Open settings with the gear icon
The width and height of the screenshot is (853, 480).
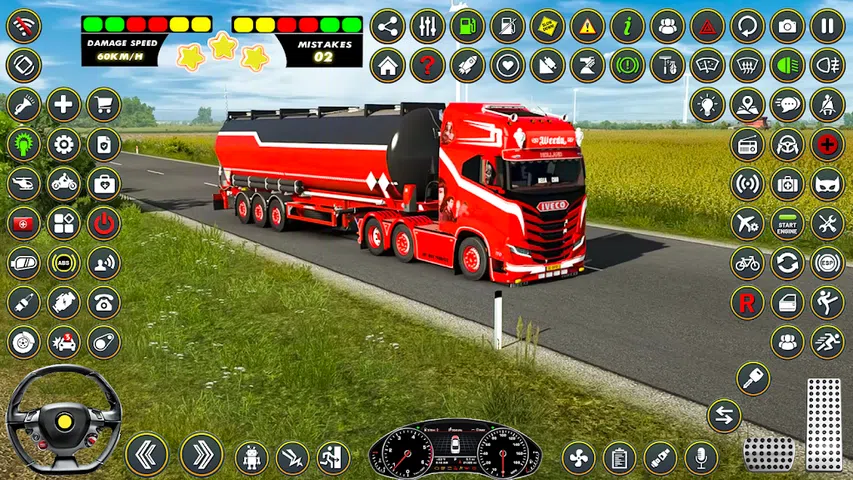(x=63, y=144)
